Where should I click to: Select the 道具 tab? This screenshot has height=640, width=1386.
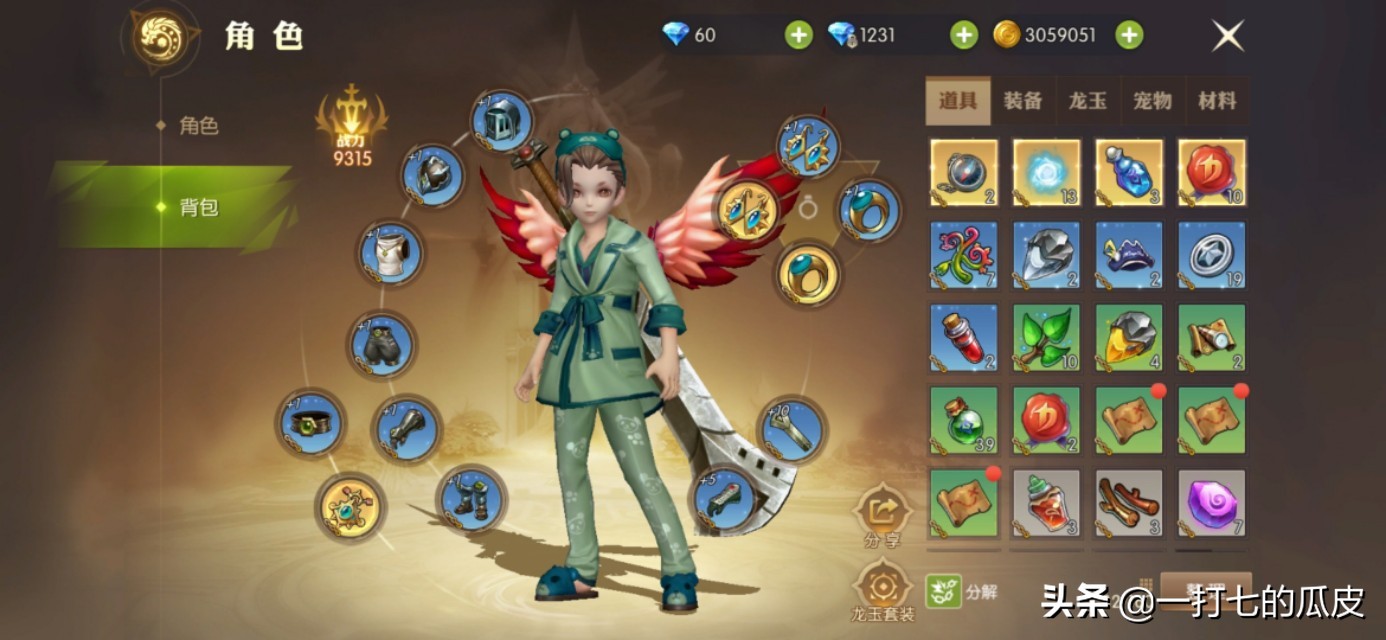958,101
